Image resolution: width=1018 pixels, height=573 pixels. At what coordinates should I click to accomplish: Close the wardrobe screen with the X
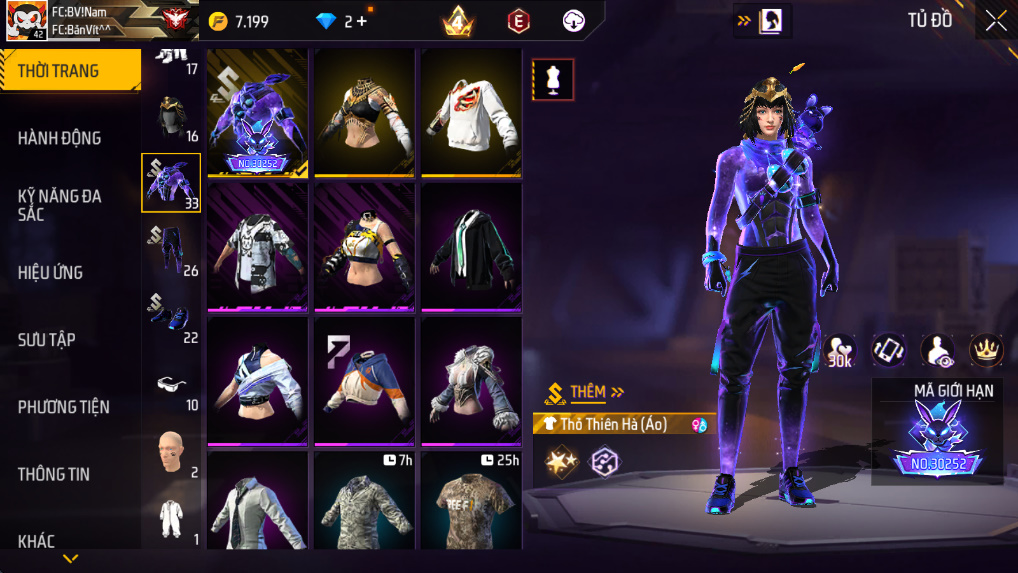coord(996,21)
